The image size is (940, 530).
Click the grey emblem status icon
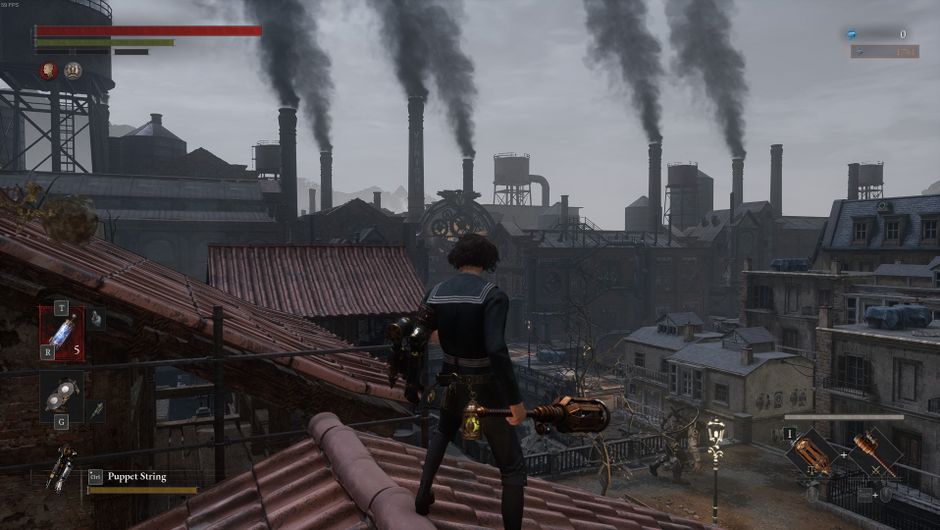73,70
